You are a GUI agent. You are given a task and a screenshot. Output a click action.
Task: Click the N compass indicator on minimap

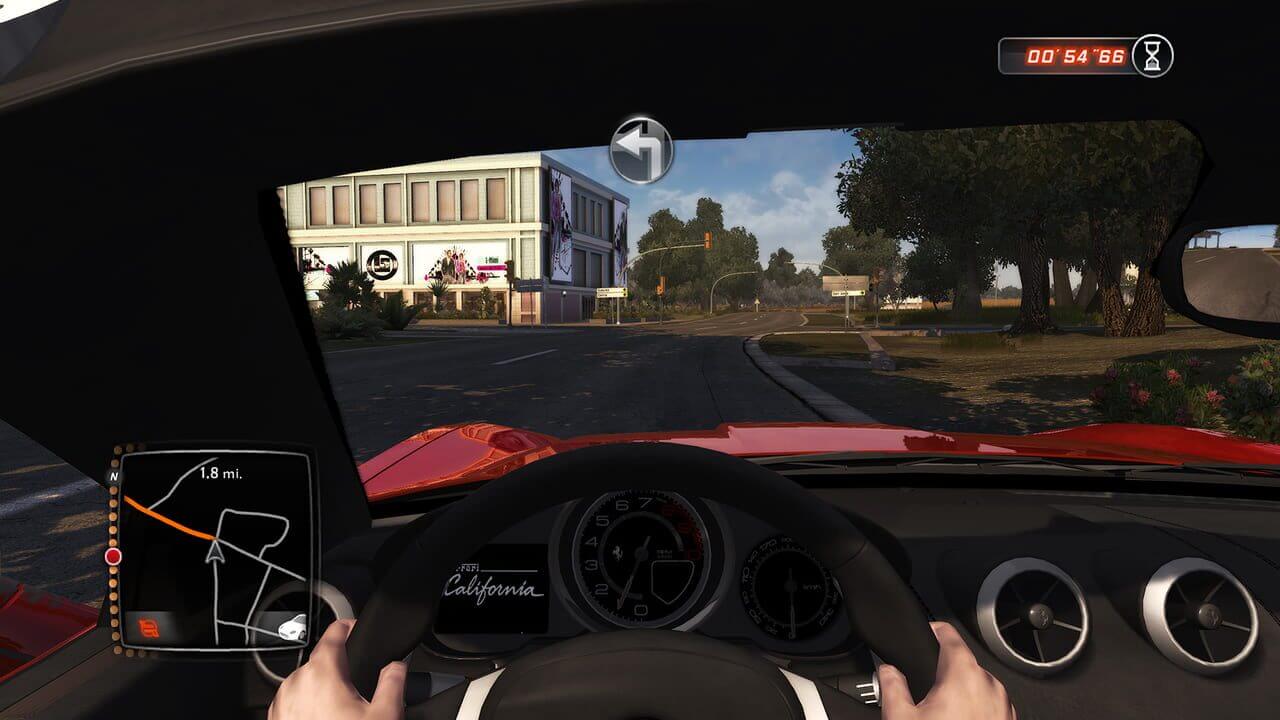point(112,477)
